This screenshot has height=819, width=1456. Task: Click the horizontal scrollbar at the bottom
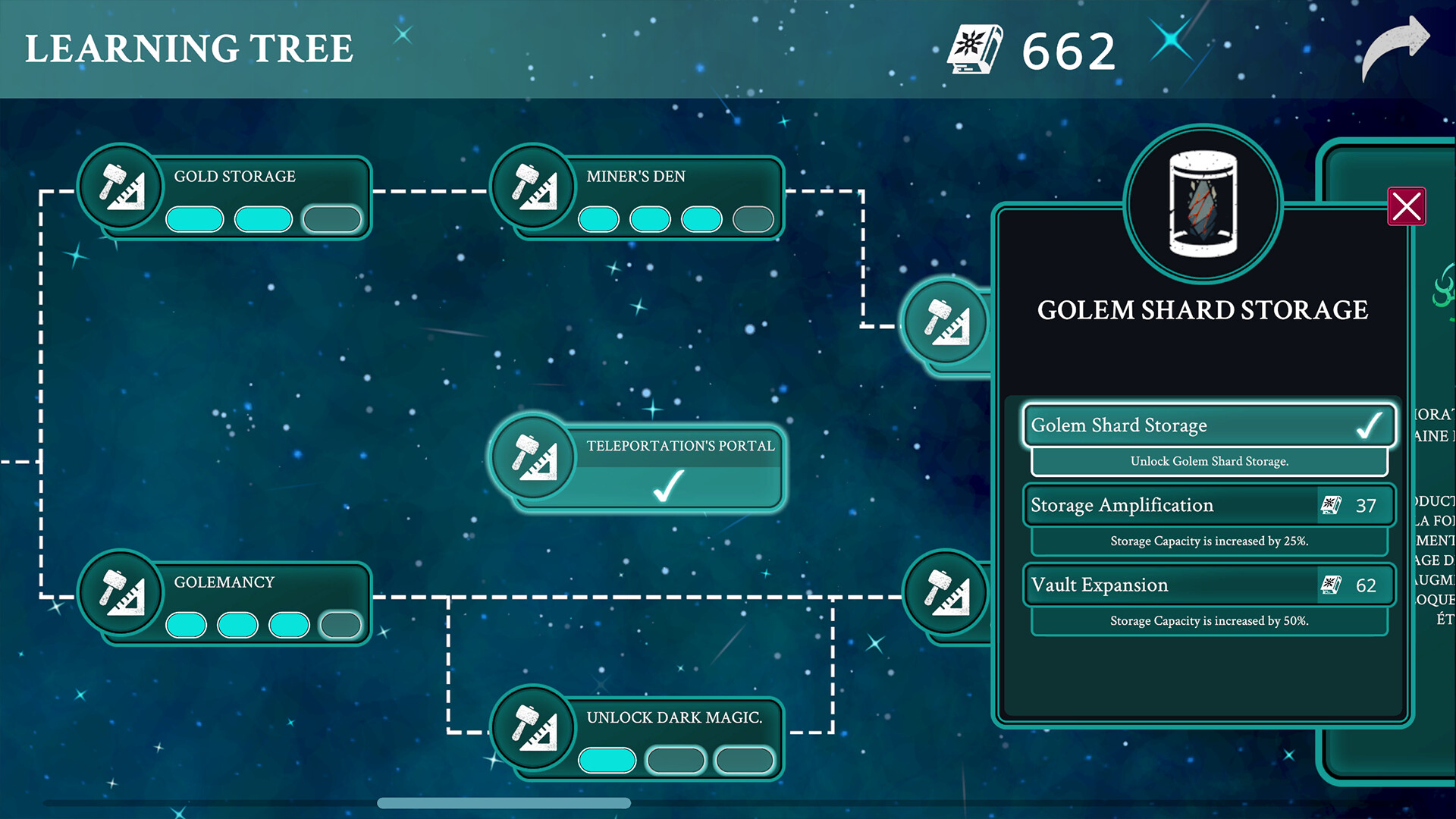coord(504,802)
